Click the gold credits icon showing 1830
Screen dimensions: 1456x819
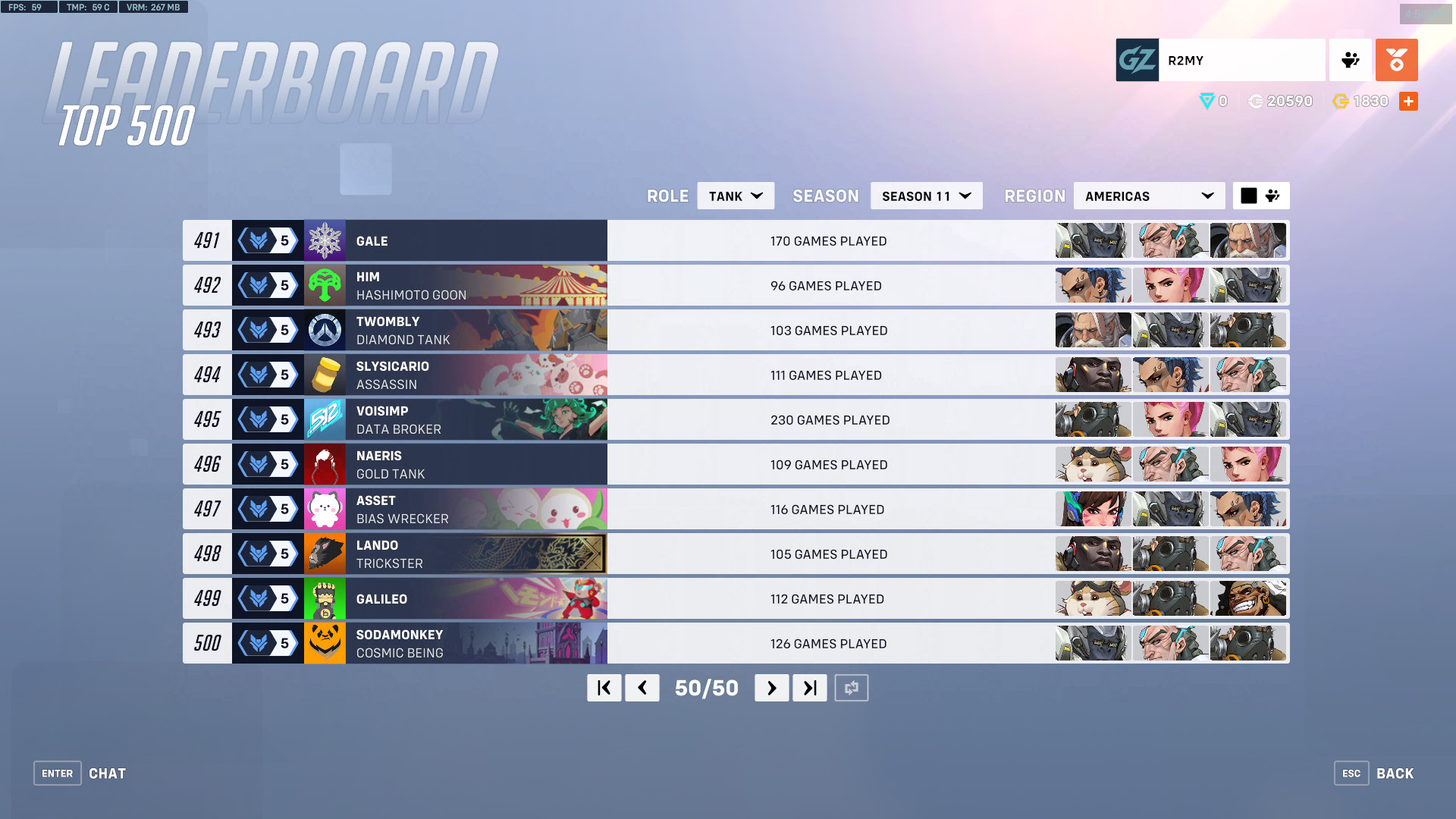click(x=1341, y=101)
